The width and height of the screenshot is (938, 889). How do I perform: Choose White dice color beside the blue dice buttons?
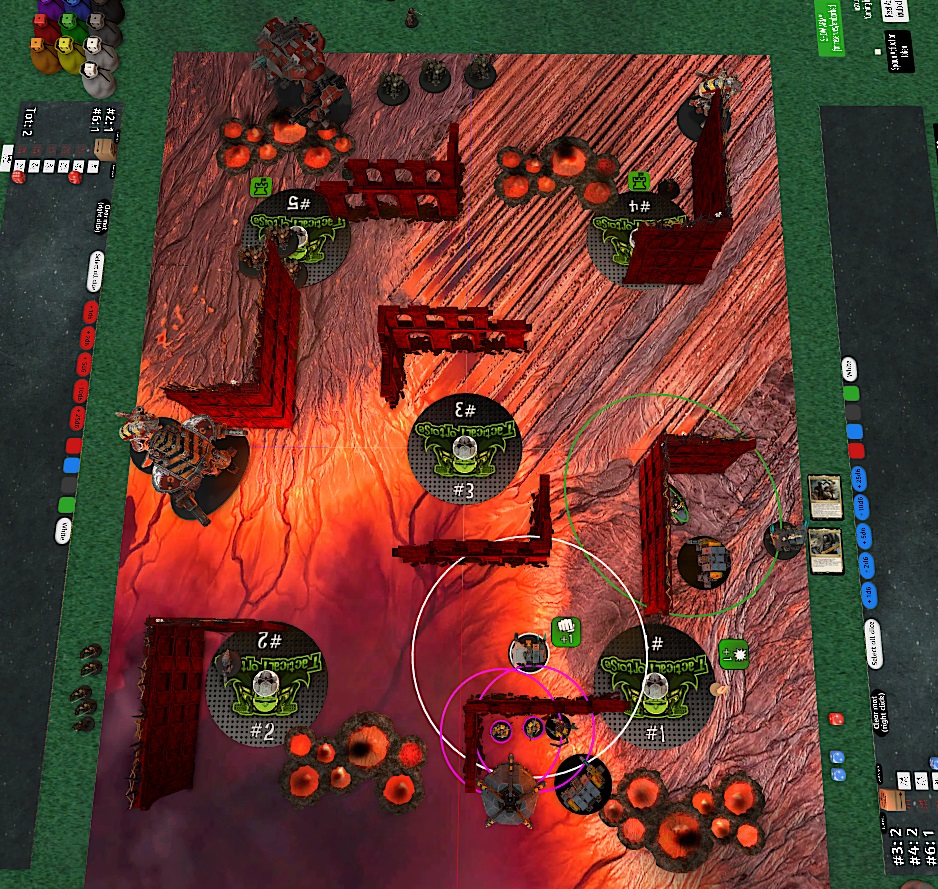tap(850, 368)
